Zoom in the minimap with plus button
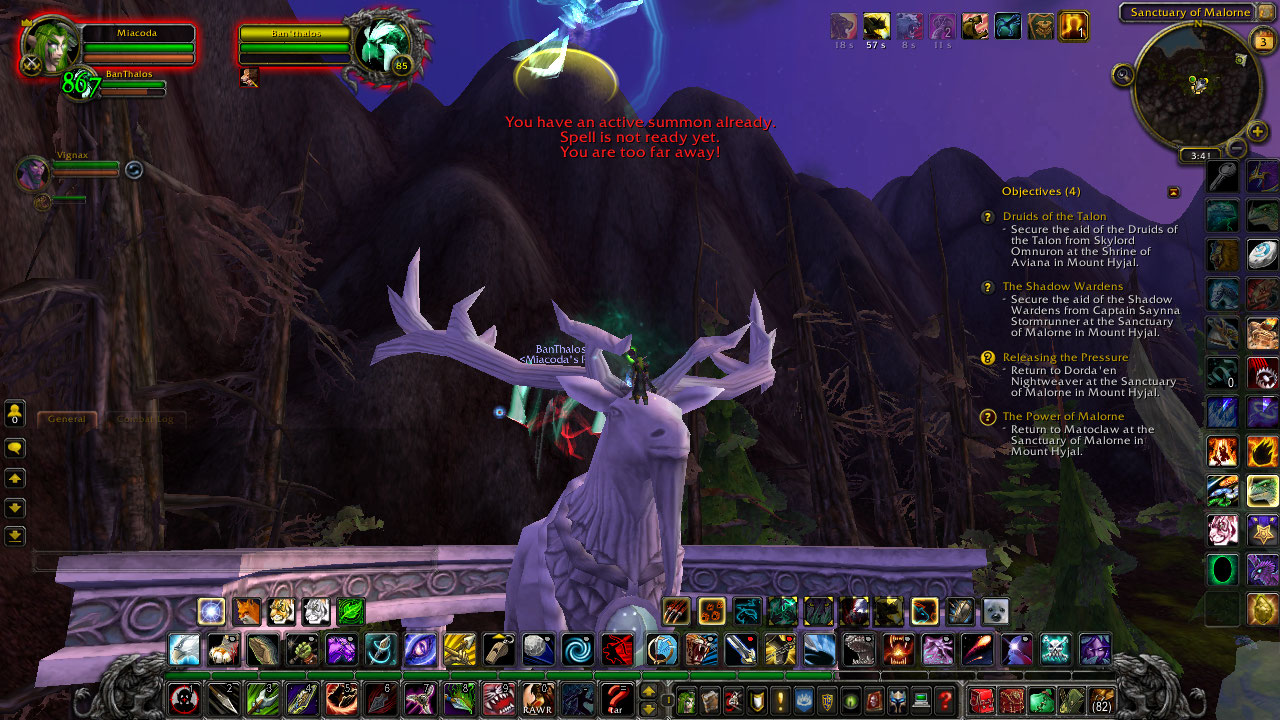The image size is (1280, 720). (1257, 131)
